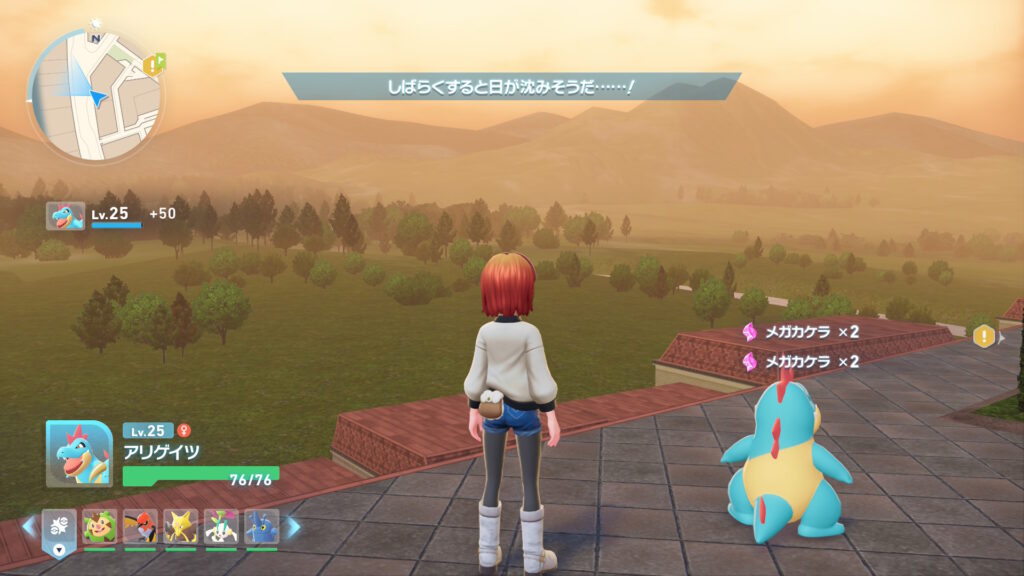
Task: Select the active アリゲイツ portrait
Action: [x=78, y=453]
